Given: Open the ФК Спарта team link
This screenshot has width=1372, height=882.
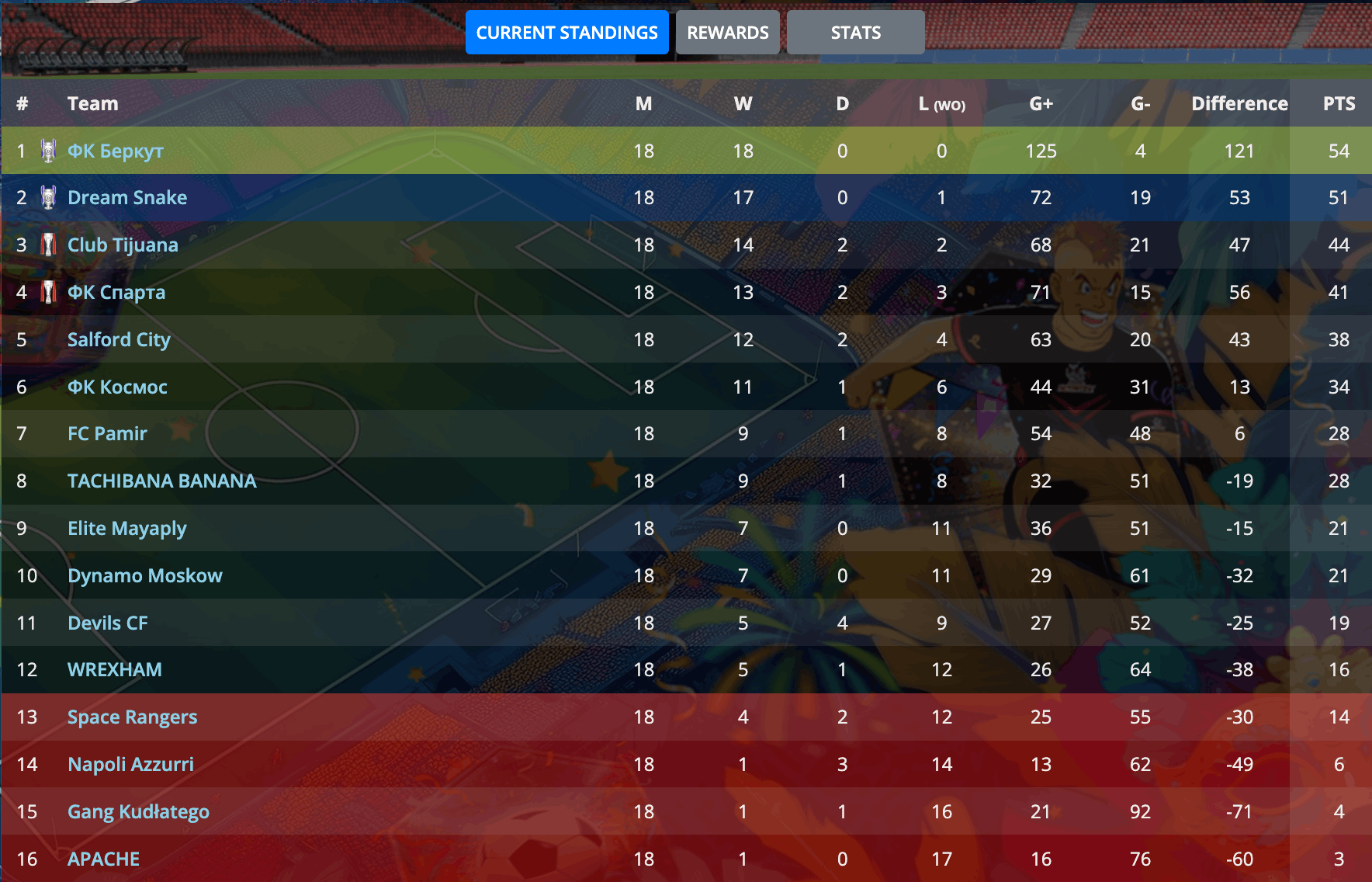Looking at the screenshot, I should pos(116,293).
